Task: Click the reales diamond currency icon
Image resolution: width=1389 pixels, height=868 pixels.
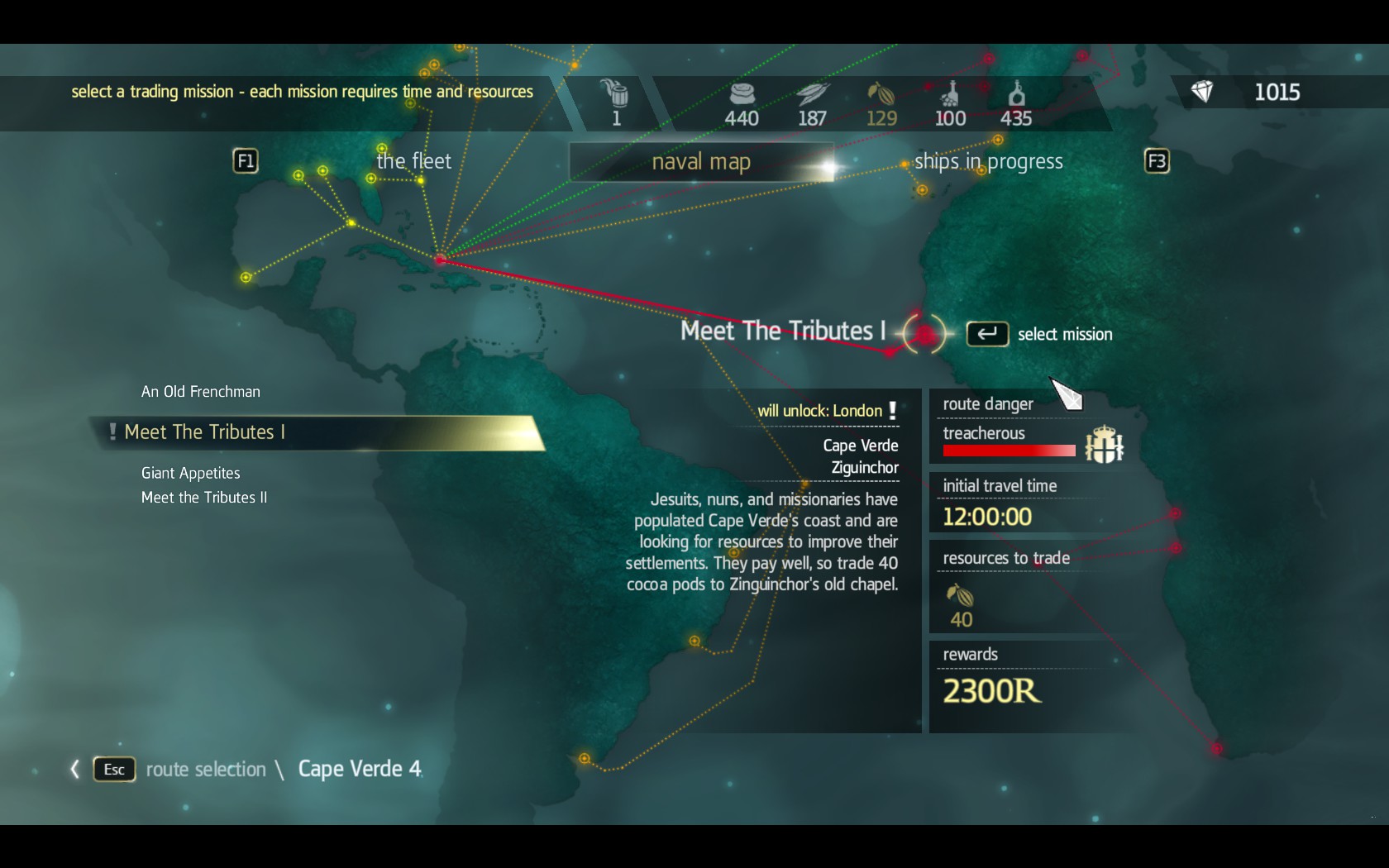Action: pyautogui.click(x=1205, y=92)
